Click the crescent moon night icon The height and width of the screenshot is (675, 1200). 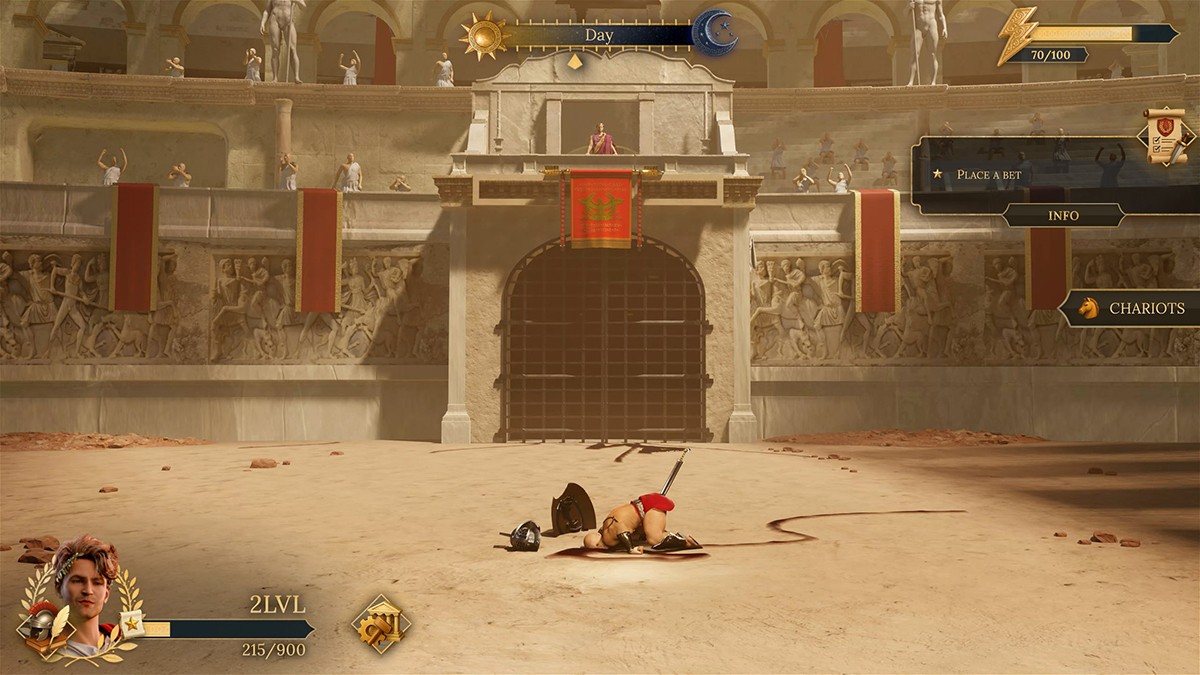click(715, 34)
